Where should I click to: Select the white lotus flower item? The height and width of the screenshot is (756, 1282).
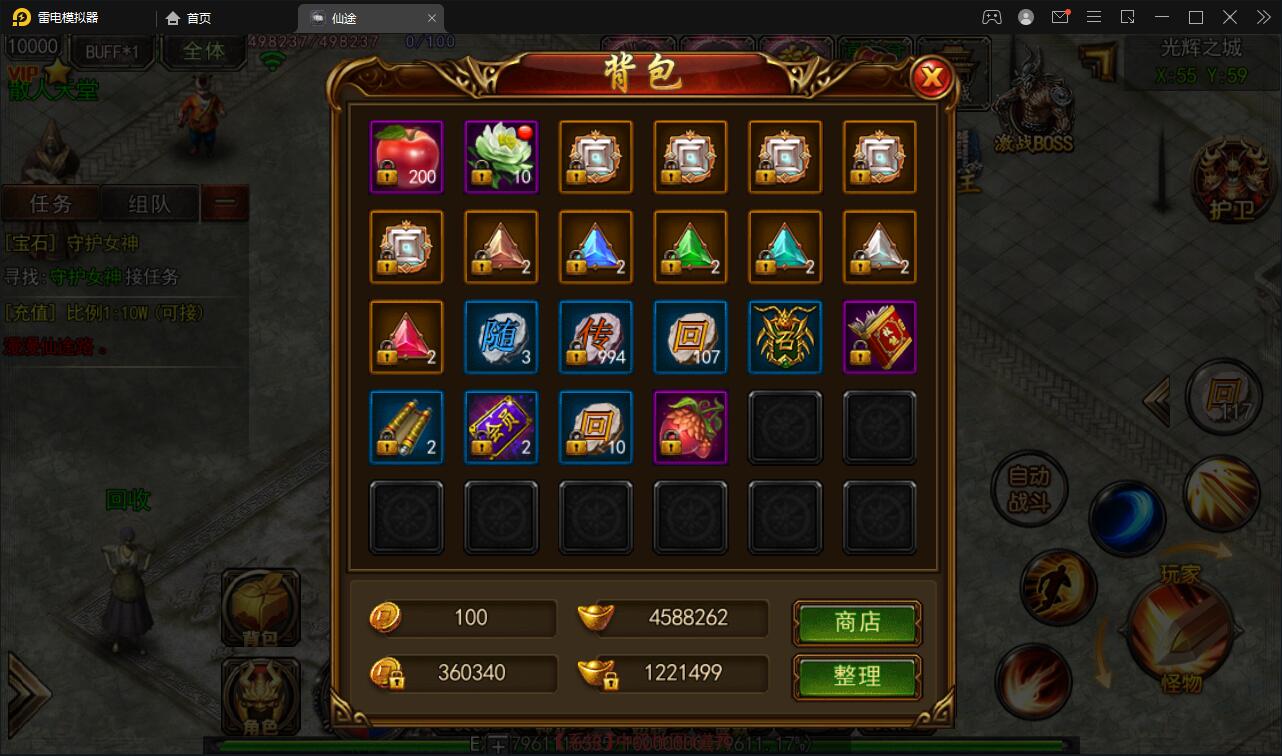501,157
